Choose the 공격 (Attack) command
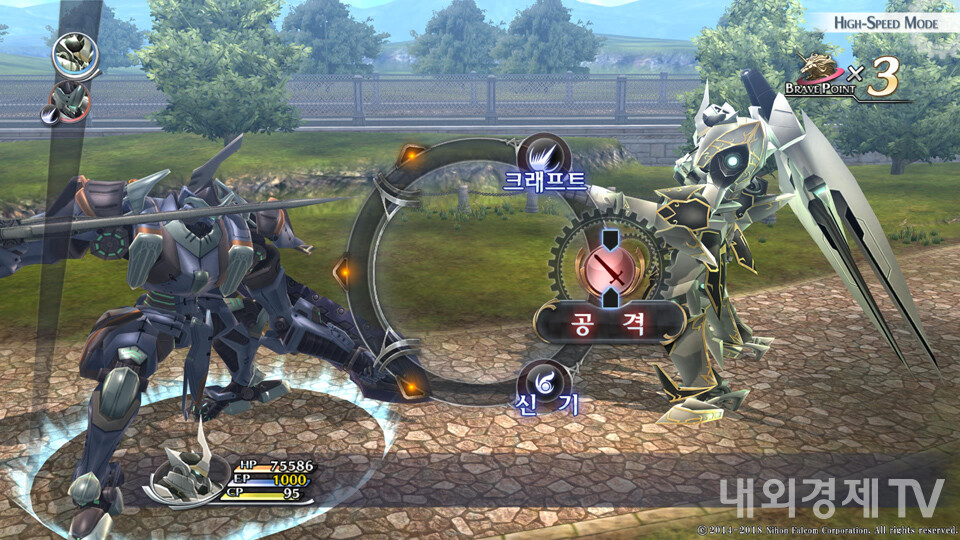 click(x=609, y=323)
